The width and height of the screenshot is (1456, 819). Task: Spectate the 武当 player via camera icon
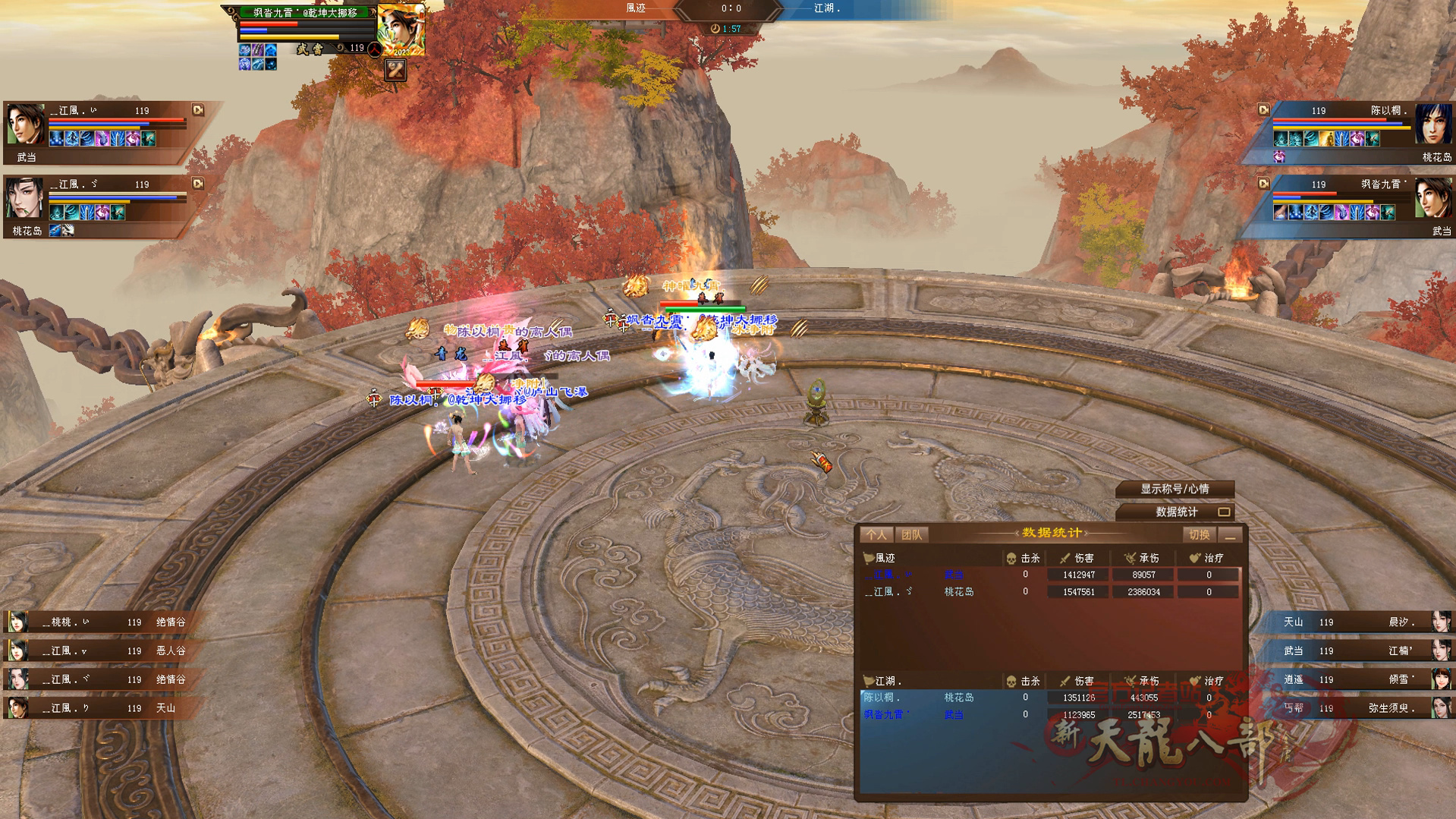click(198, 110)
